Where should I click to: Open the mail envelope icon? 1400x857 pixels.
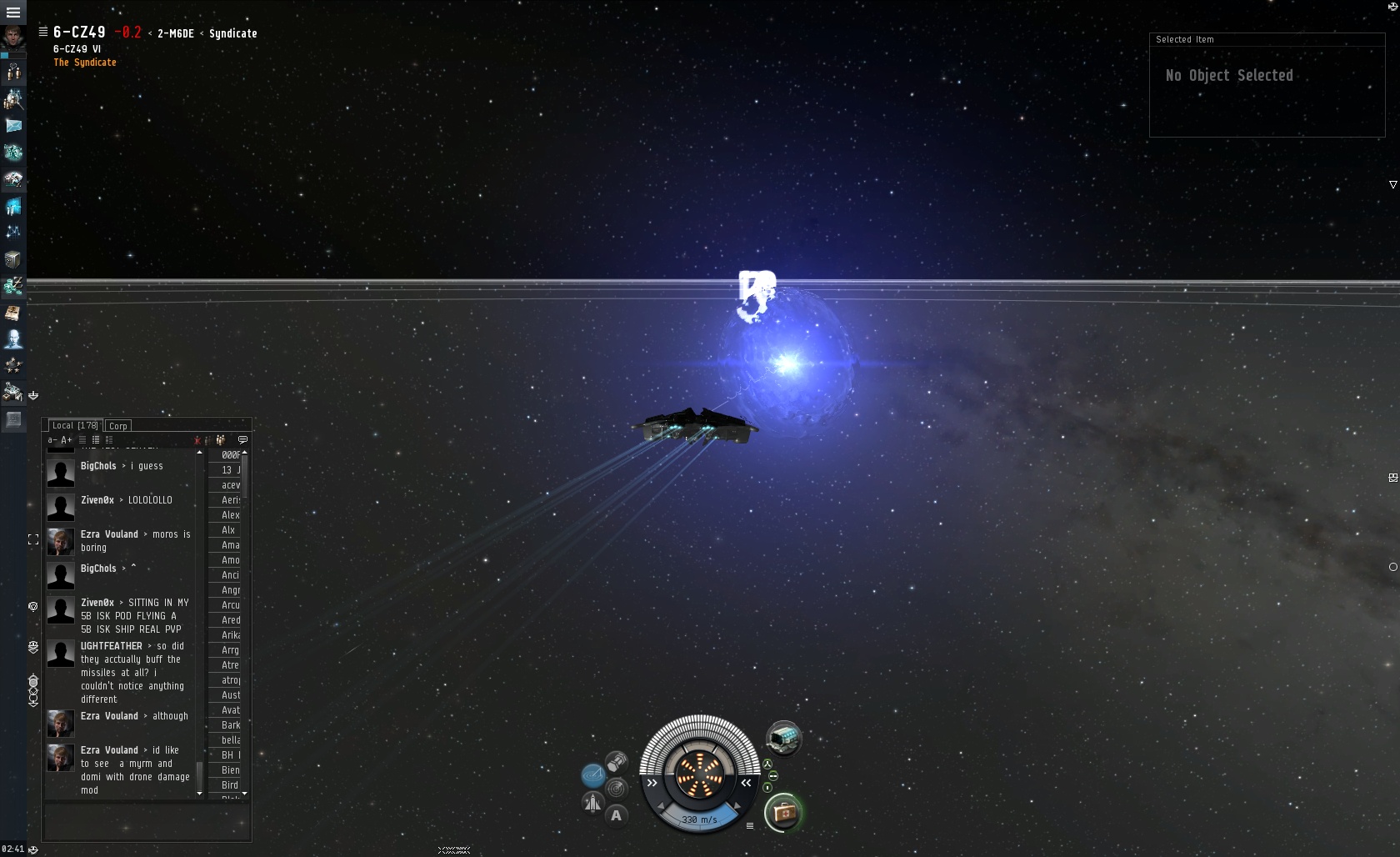click(13, 125)
